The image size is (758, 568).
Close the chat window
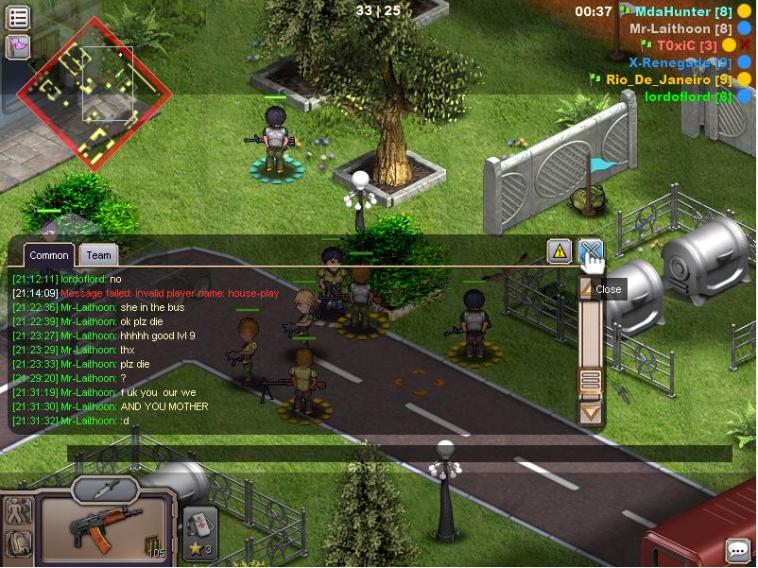[x=590, y=251]
